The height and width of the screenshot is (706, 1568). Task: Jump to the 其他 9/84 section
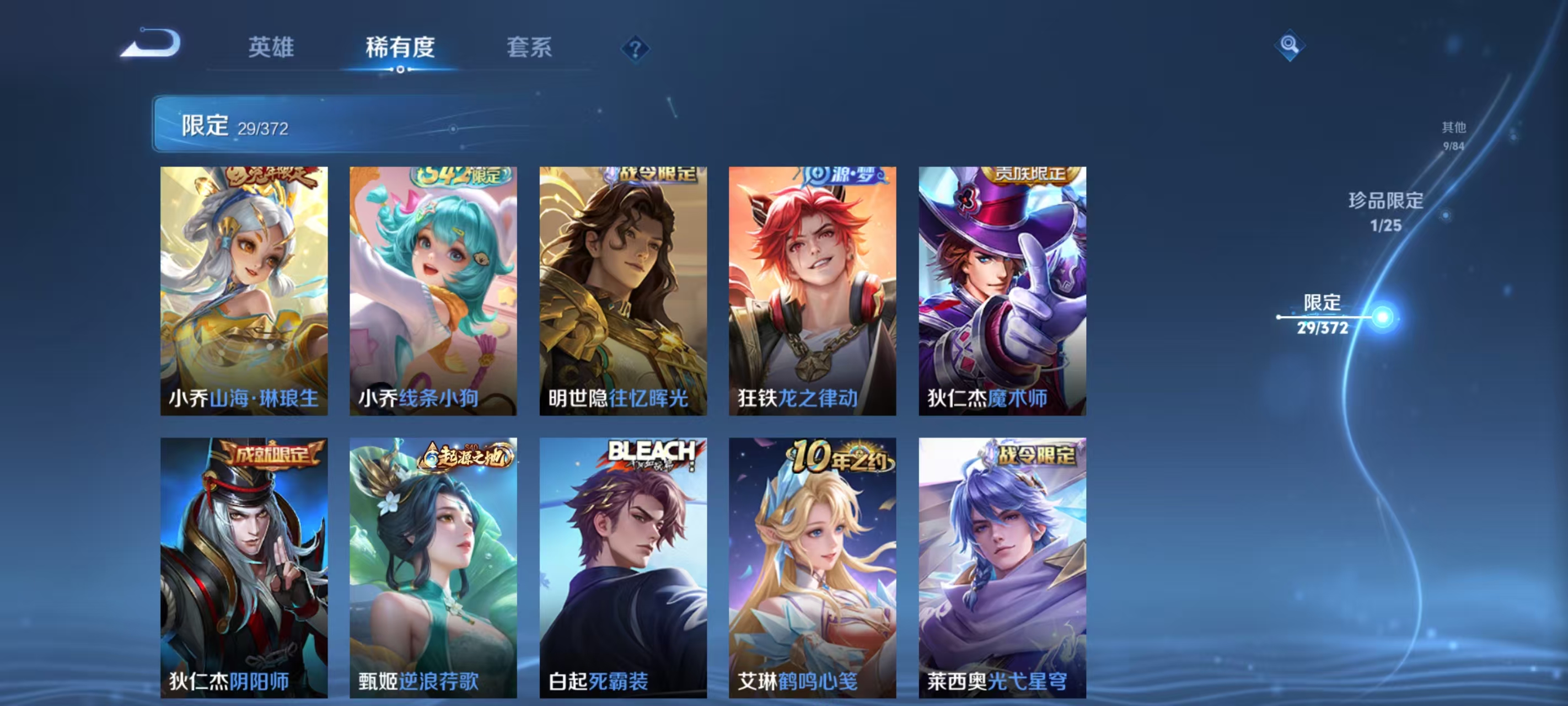[1453, 135]
